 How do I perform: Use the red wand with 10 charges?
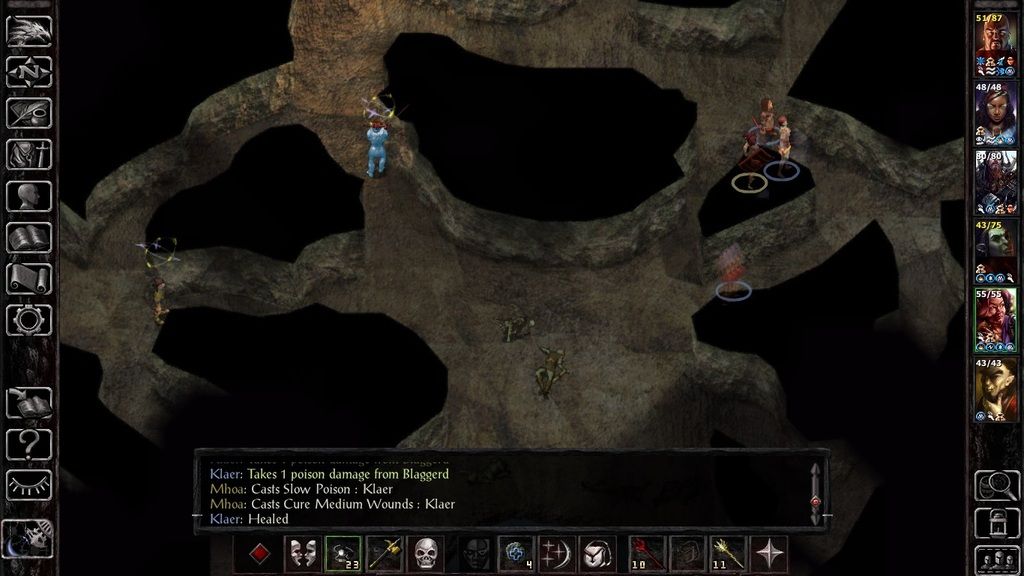[647, 553]
